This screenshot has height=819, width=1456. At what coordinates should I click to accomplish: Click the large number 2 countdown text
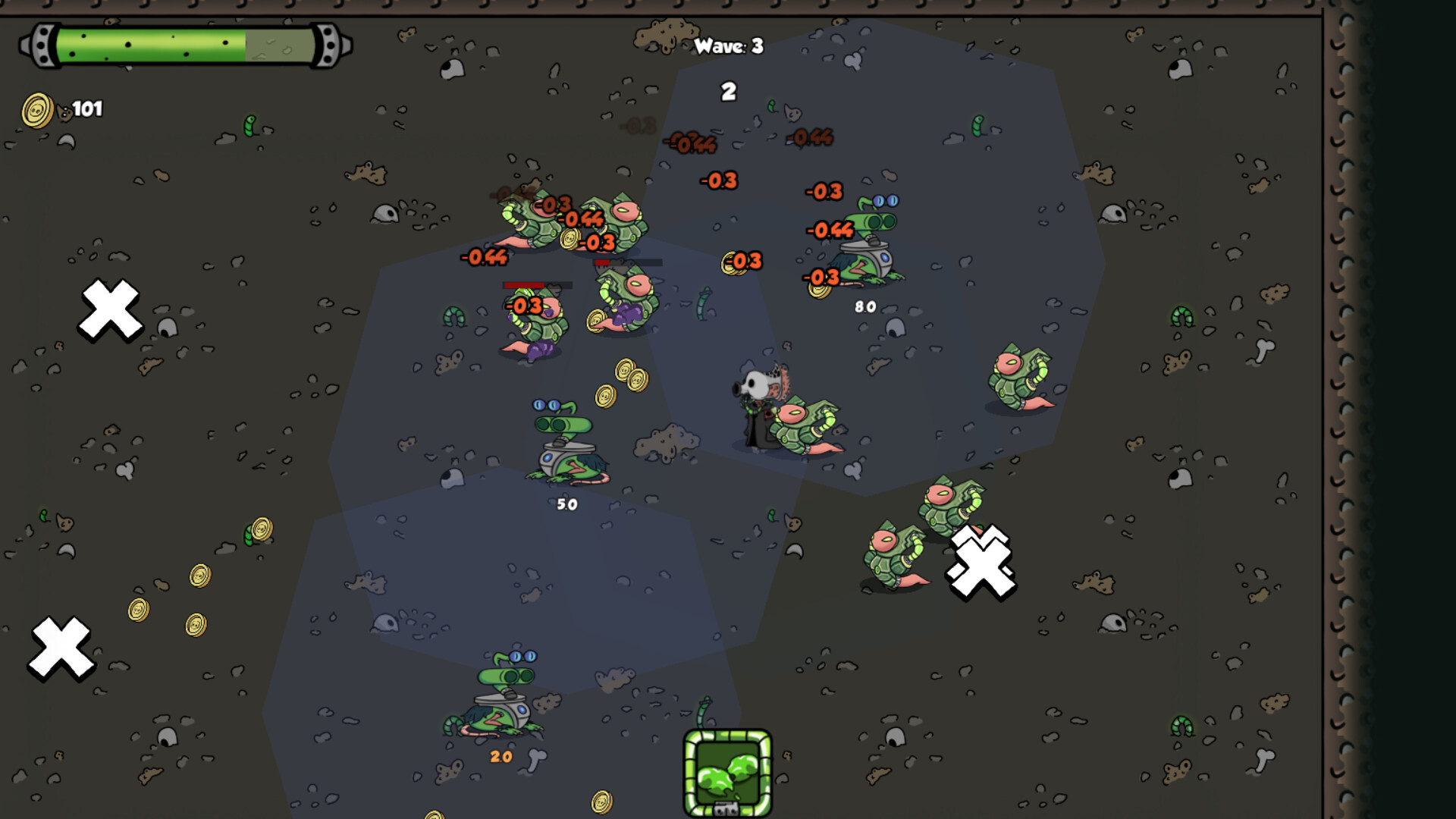coord(729,89)
